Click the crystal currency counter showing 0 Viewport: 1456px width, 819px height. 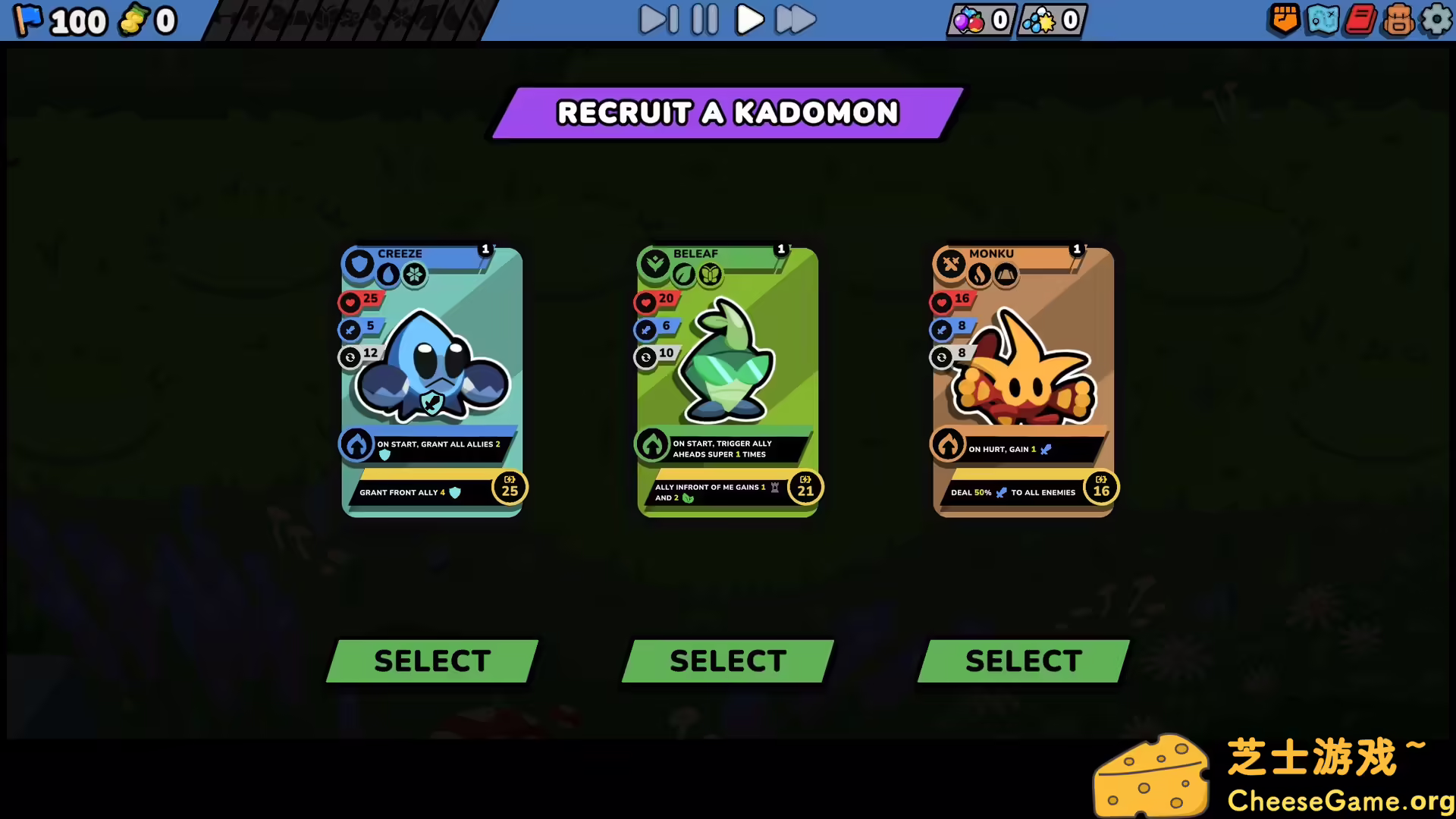[x=1050, y=20]
